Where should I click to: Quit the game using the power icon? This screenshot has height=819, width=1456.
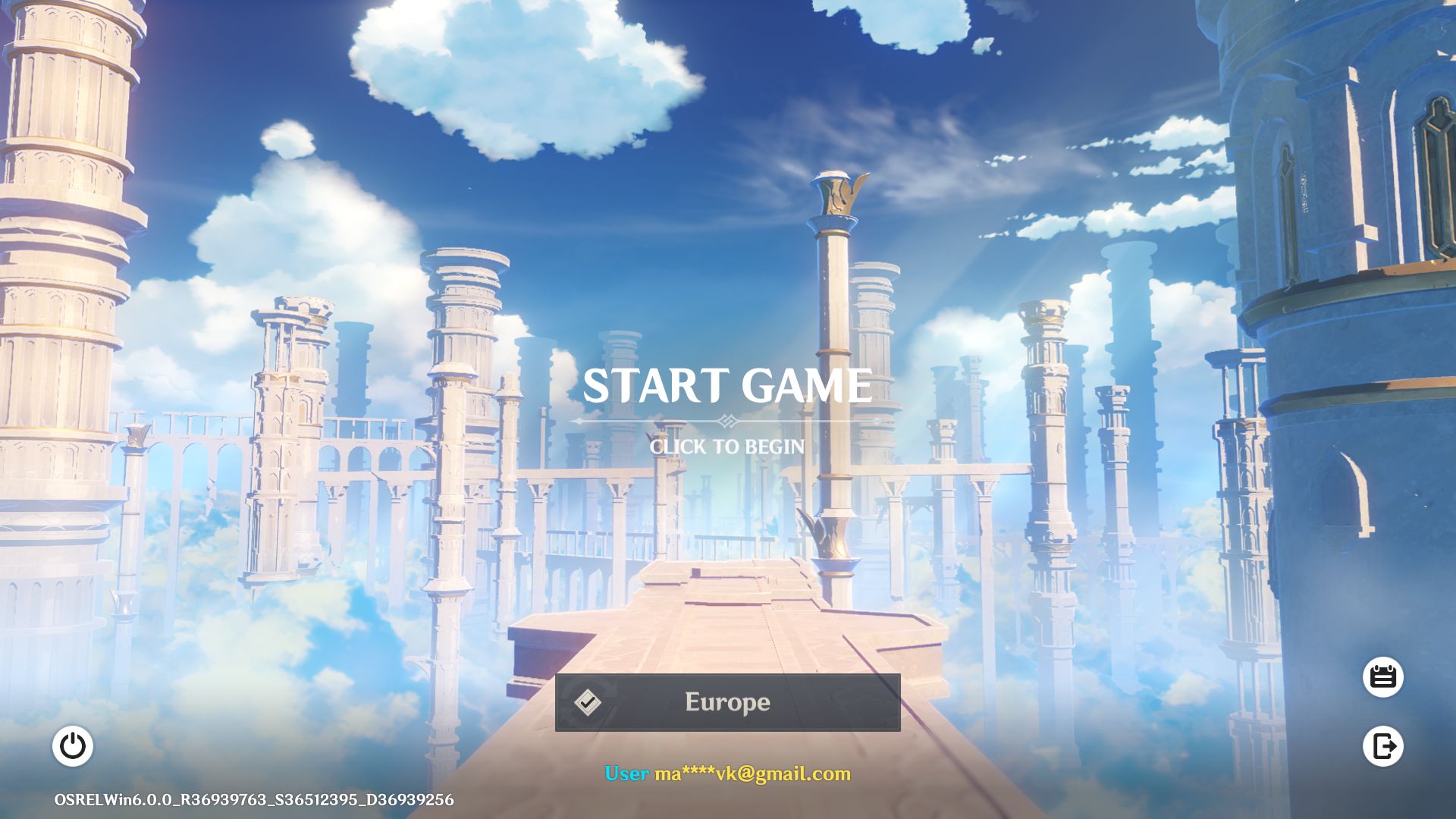click(73, 746)
